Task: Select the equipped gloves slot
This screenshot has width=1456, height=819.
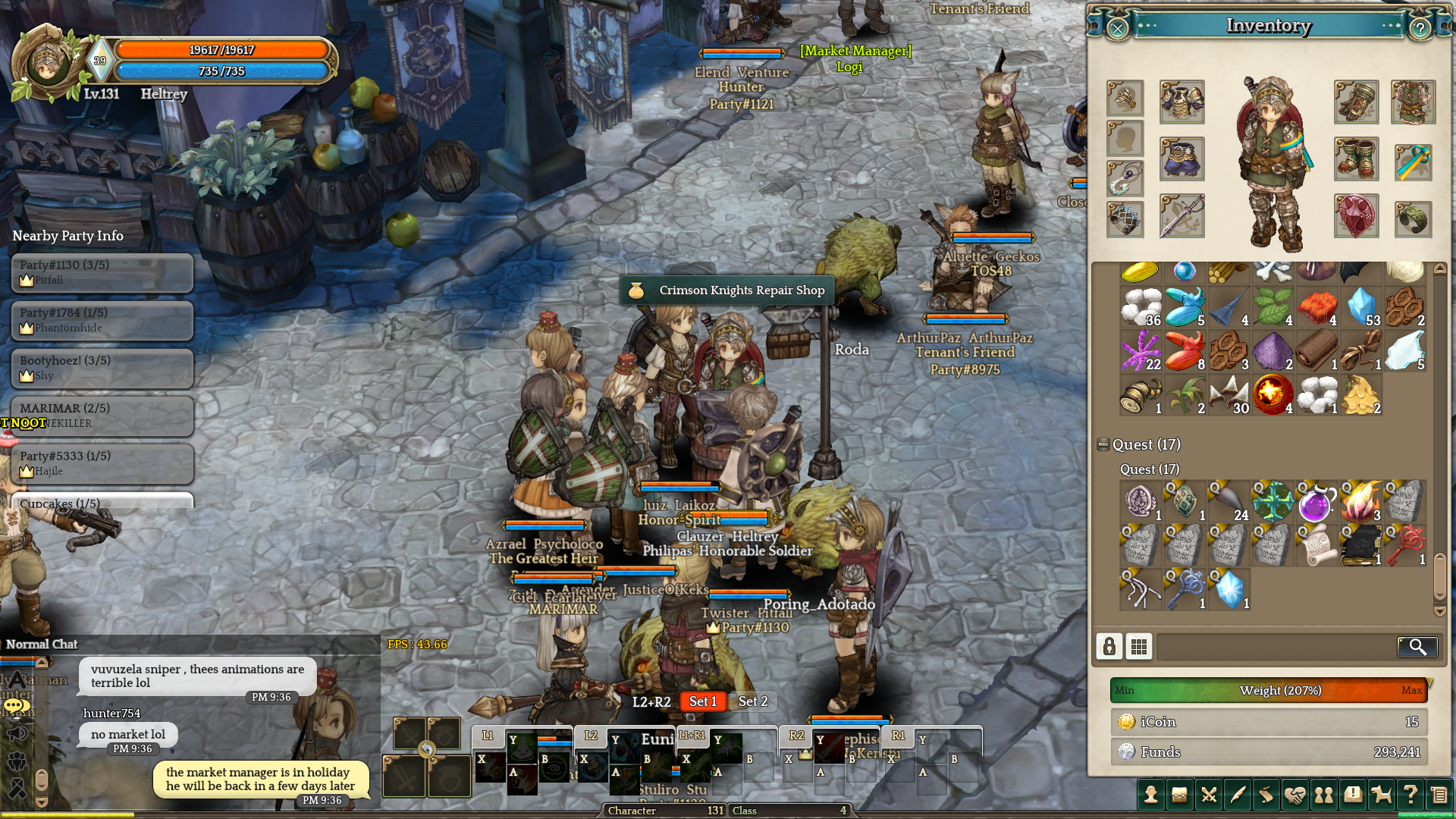Action: coord(1356,102)
